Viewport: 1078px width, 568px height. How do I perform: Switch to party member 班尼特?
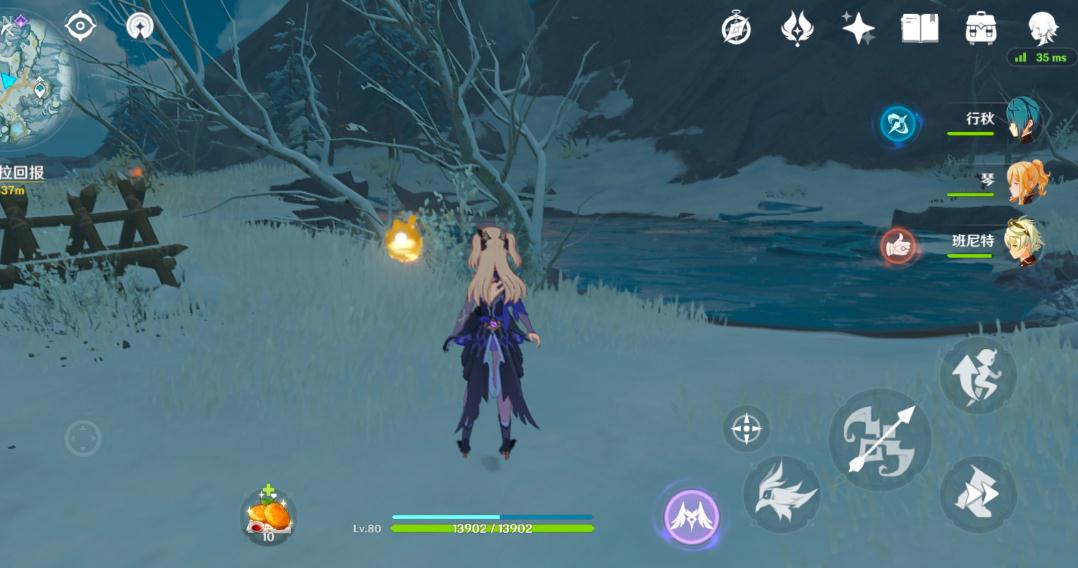(1024, 242)
